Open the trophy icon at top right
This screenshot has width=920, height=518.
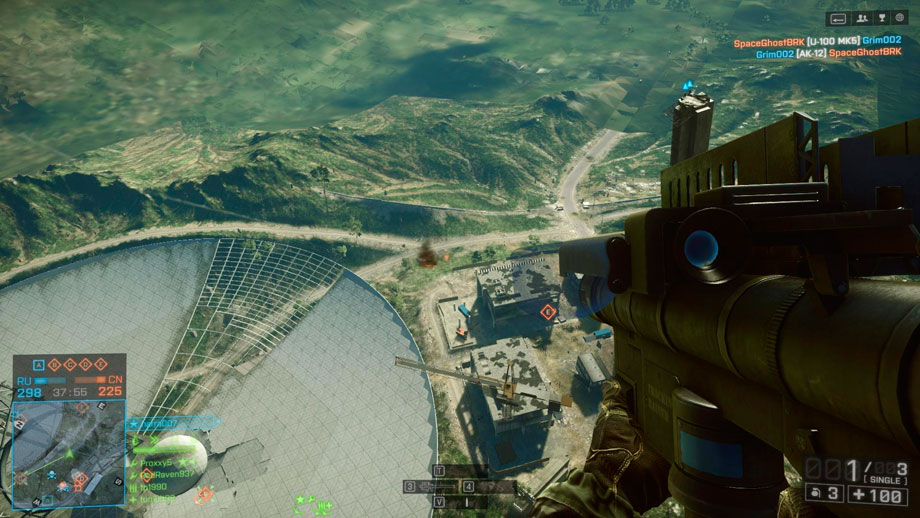point(882,18)
